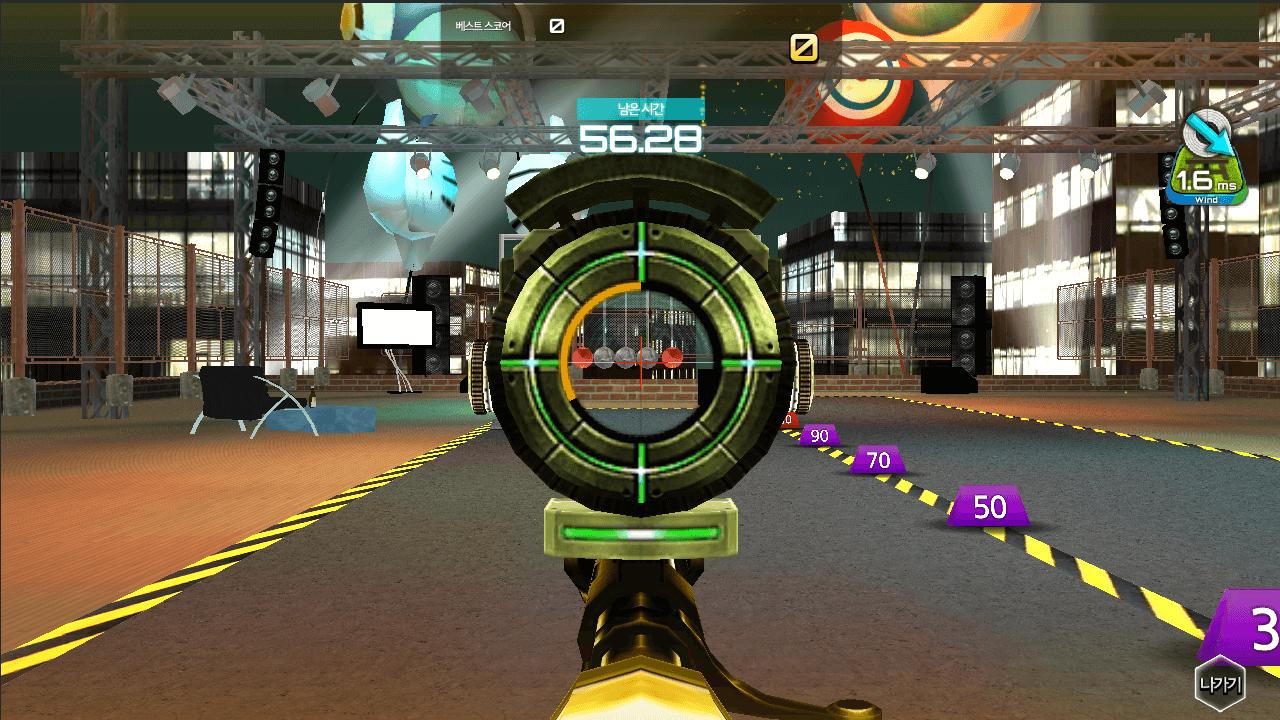Tap the sniper scope crosshair center
The height and width of the screenshot is (720, 1280).
640,360
